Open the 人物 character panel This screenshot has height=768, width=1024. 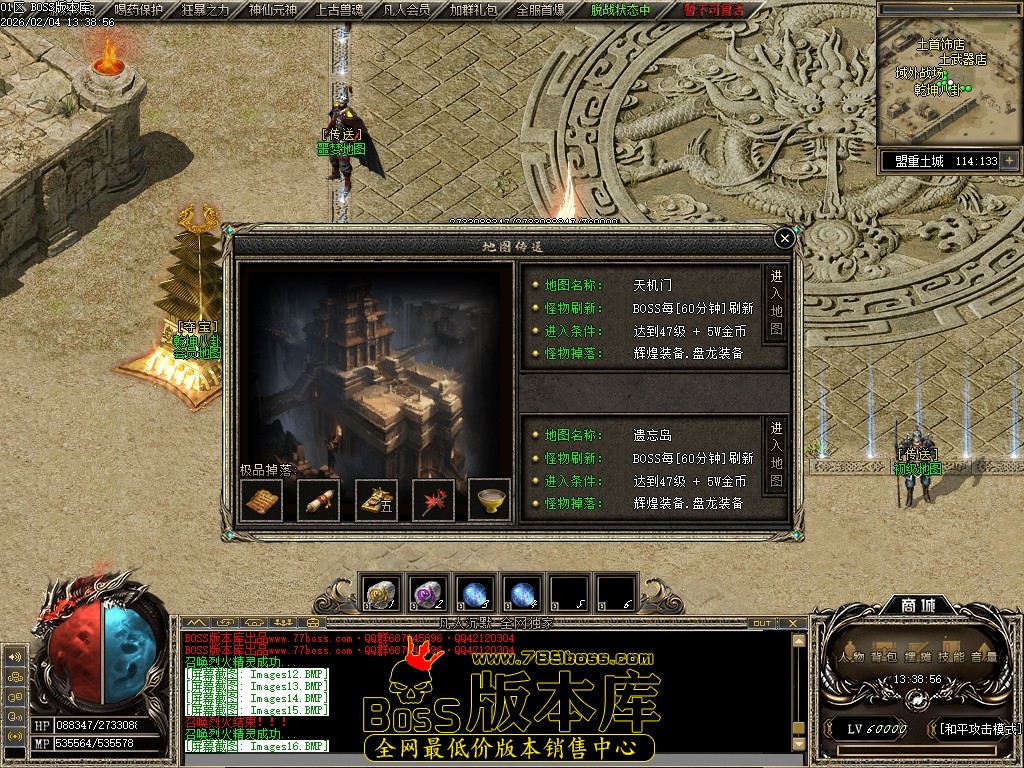tap(852, 657)
